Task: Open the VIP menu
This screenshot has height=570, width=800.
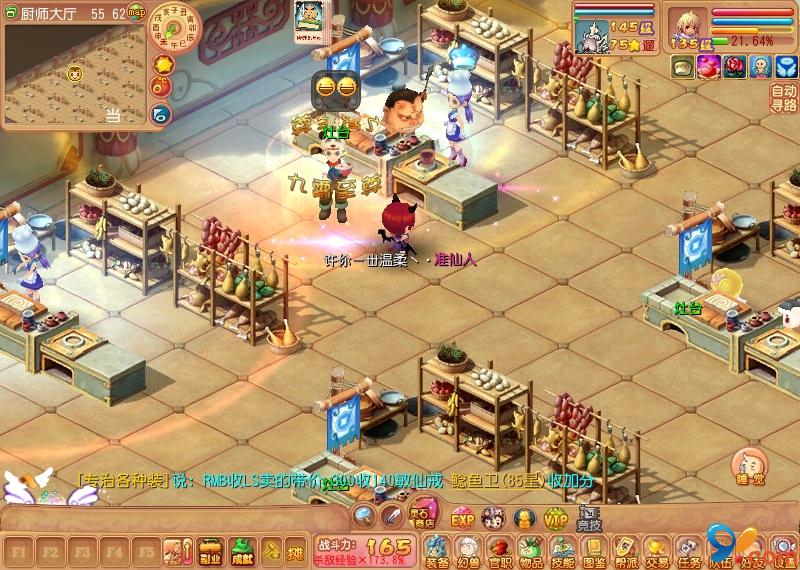Action: 555,519
